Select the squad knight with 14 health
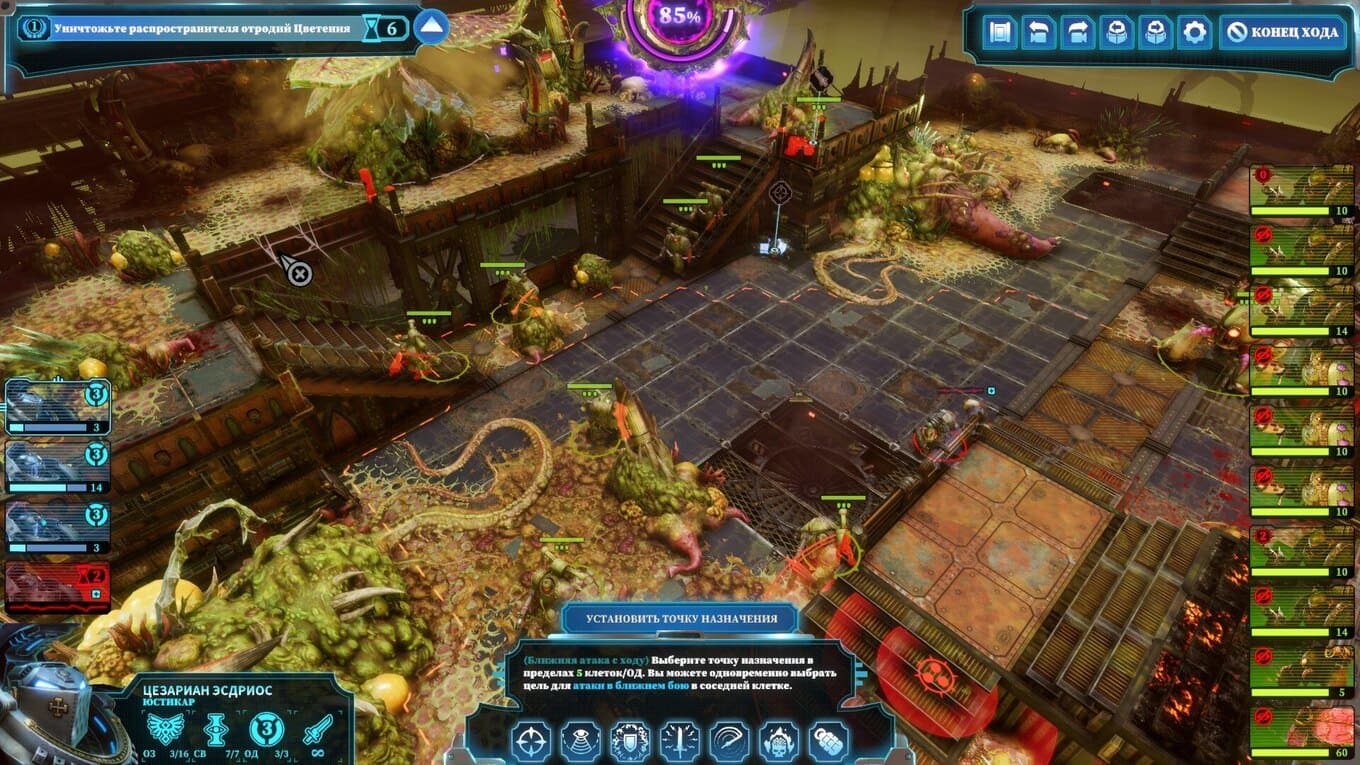 [x=57, y=467]
